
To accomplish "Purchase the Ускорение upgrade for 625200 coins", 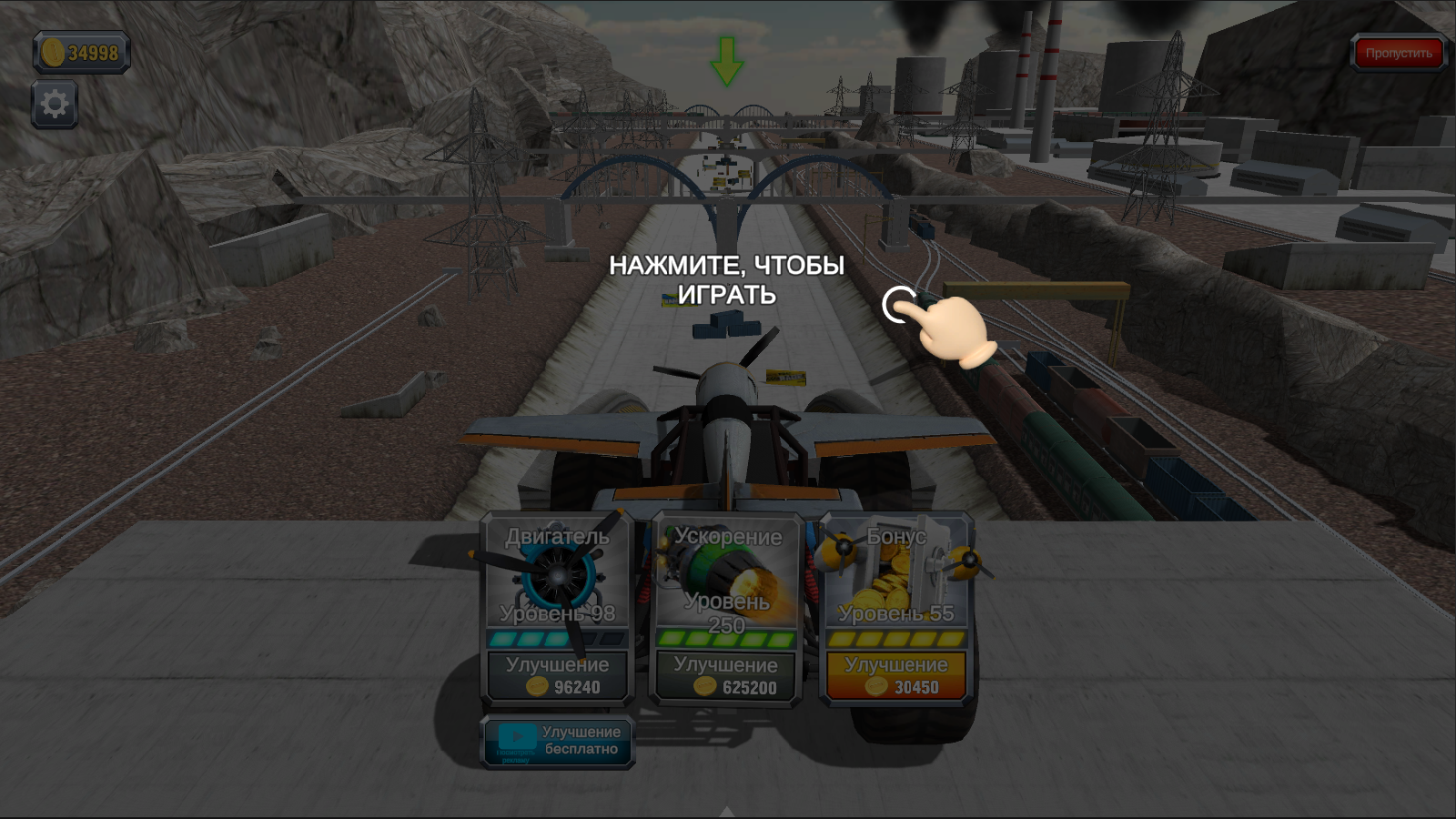I will pos(723,675).
